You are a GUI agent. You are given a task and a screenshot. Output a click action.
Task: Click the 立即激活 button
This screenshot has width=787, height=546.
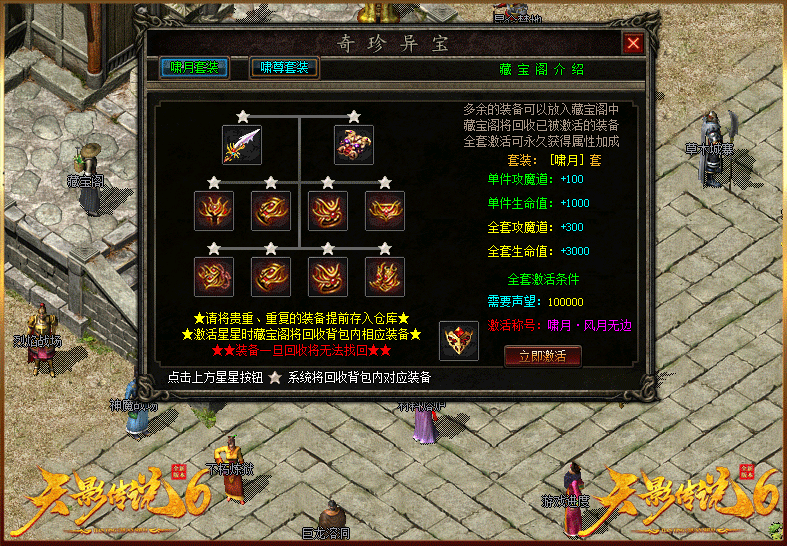pos(542,355)
